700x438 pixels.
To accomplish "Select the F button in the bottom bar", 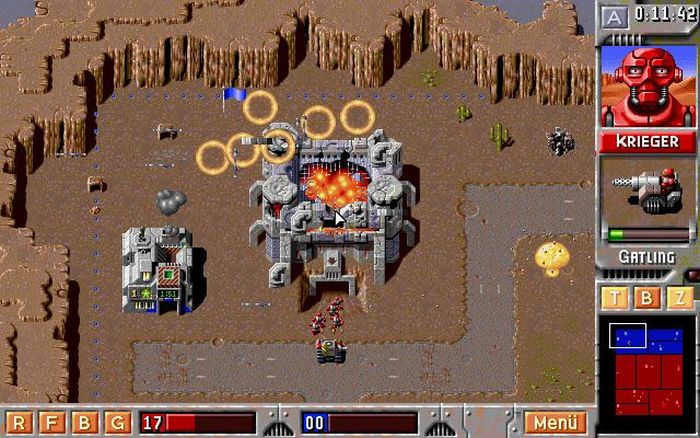I will 52,423.
